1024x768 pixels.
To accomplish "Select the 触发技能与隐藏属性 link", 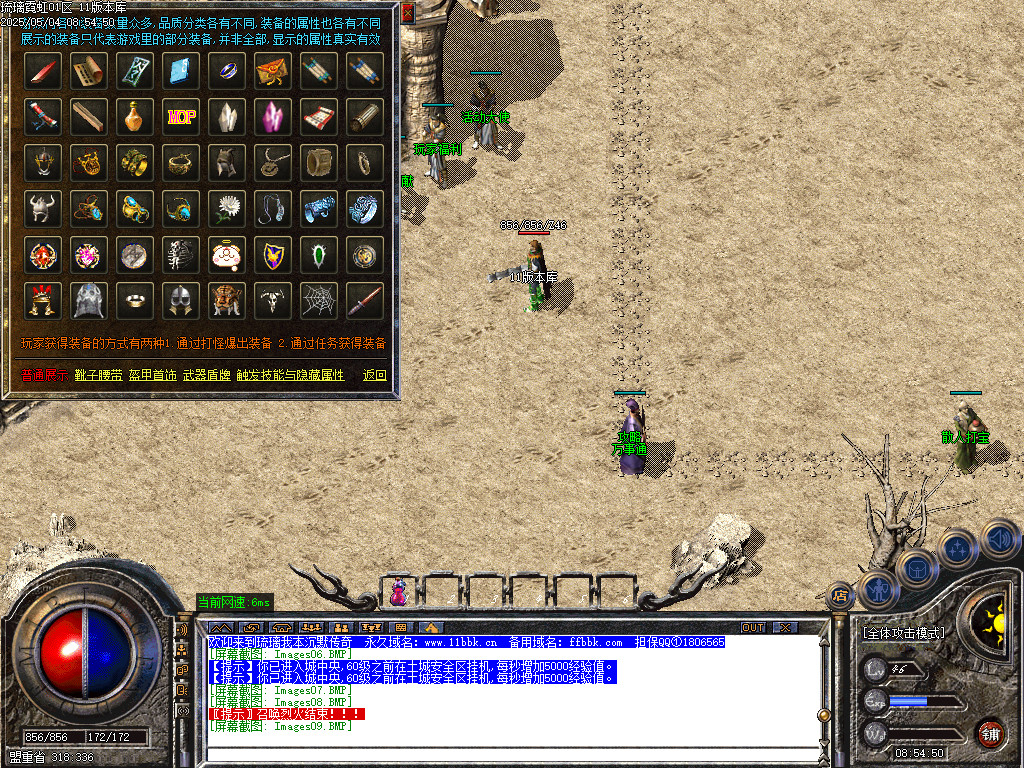I will pyautogui.click(x=290, y=375).
